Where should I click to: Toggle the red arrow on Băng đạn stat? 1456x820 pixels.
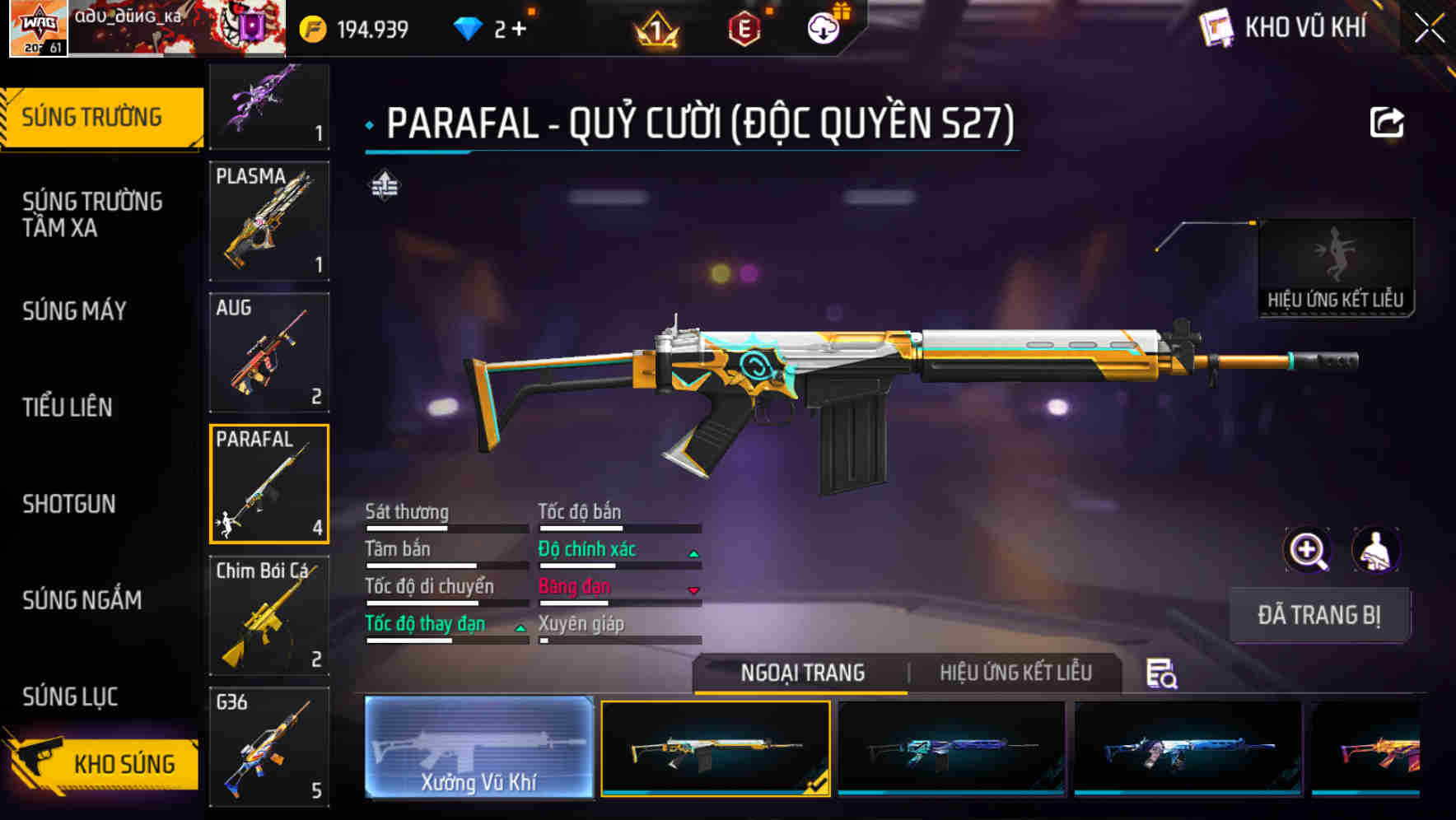(692, 589)
